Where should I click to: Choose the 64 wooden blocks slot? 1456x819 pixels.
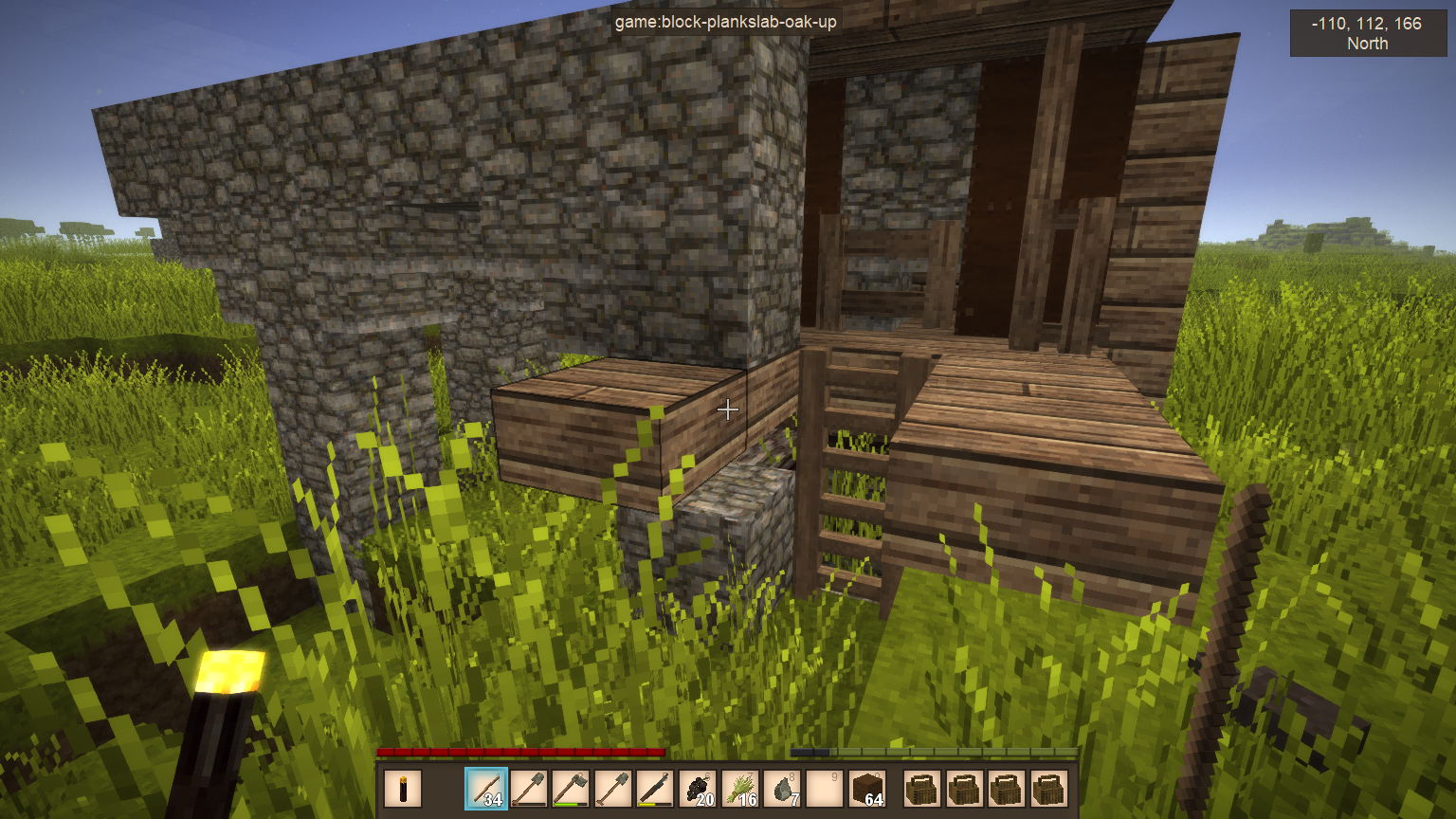coord(867,789)
